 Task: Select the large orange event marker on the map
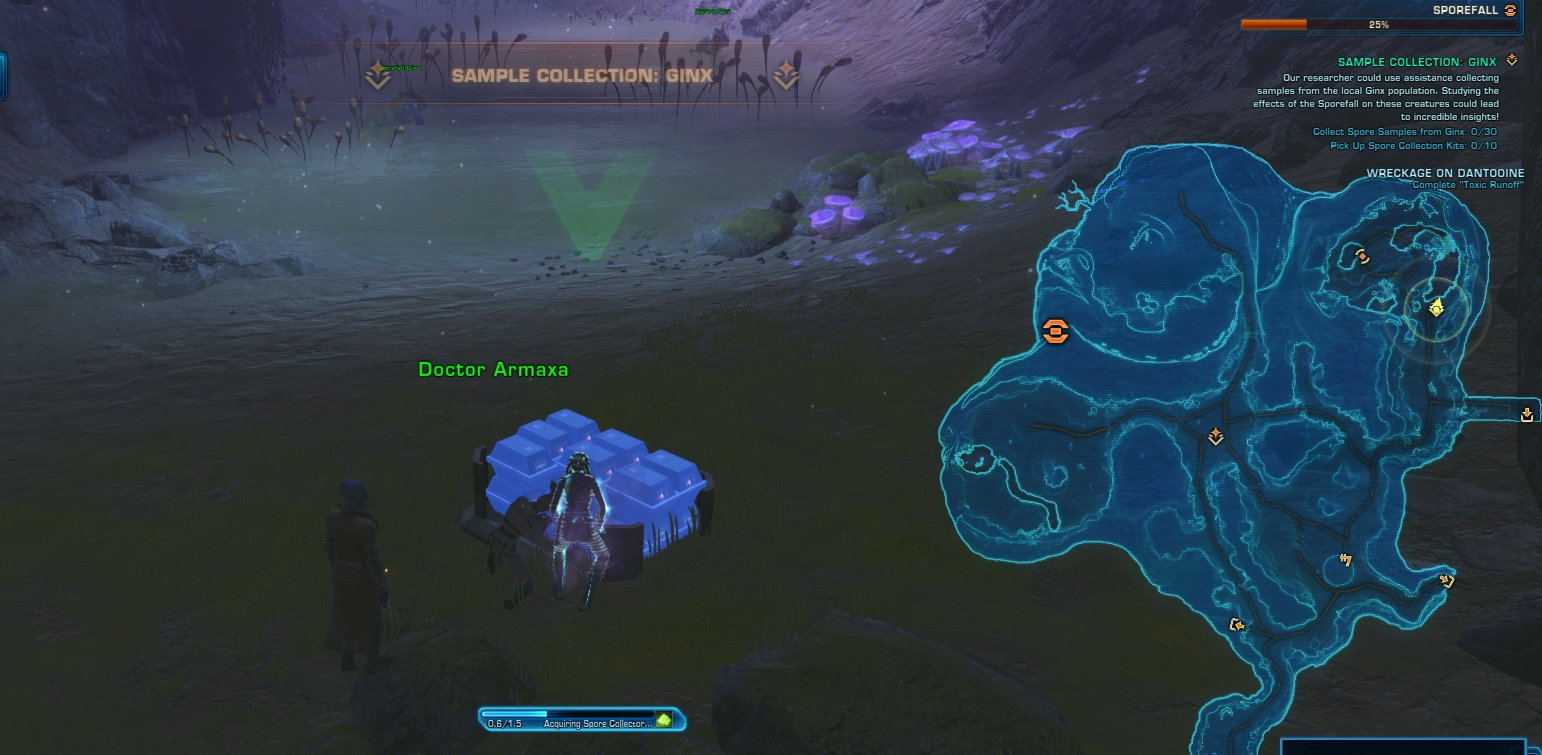coord(1055,331)
